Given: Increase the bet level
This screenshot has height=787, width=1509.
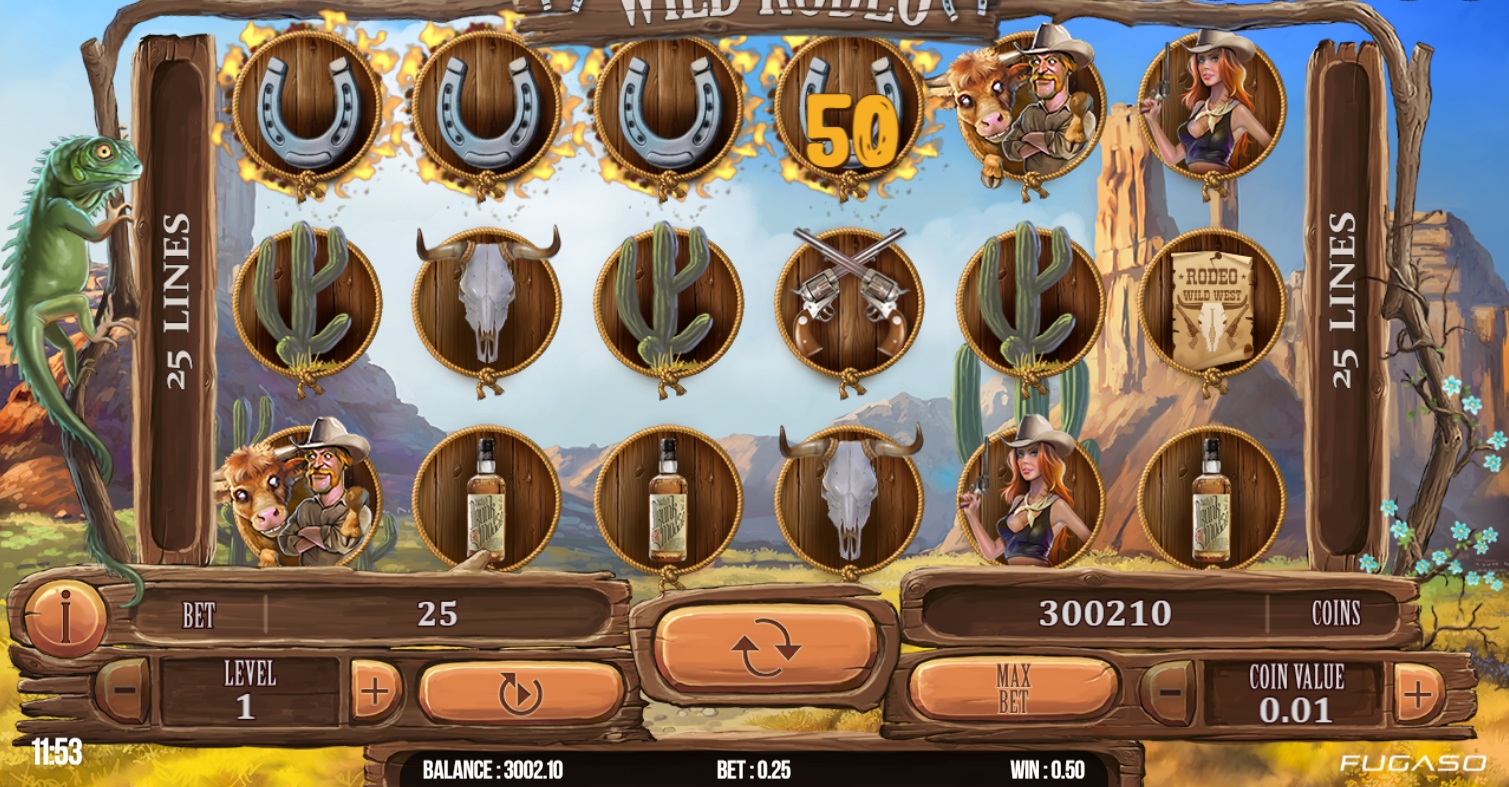Looking at the screenshot, I should pos(375,691).
